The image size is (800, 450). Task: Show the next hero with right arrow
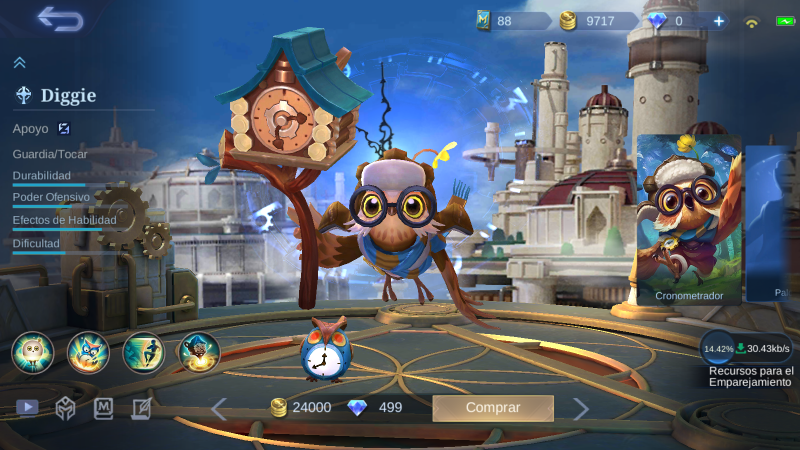pyautogui.click(x=580, y=408)
